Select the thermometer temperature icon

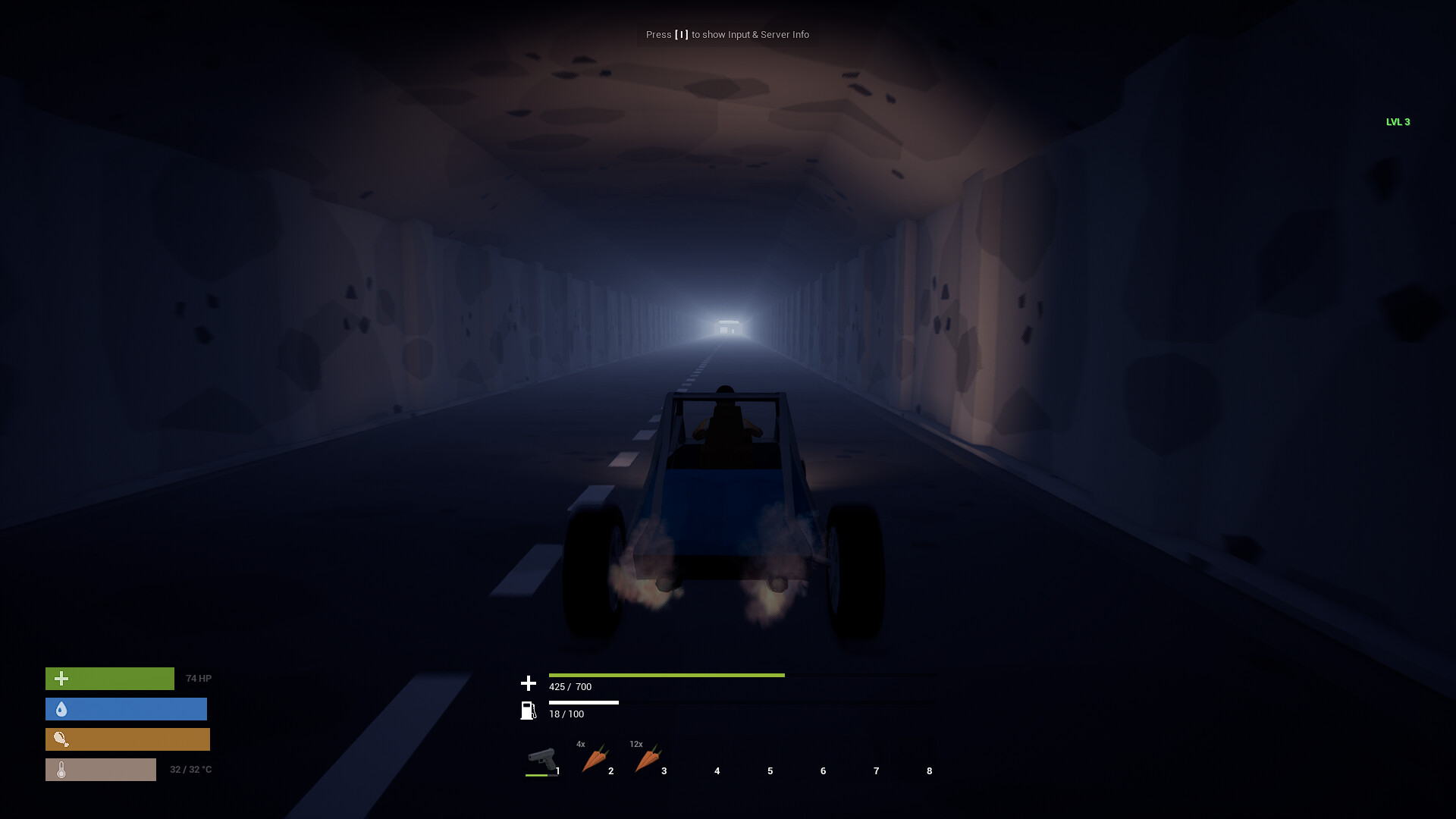[x=62, y=769]
